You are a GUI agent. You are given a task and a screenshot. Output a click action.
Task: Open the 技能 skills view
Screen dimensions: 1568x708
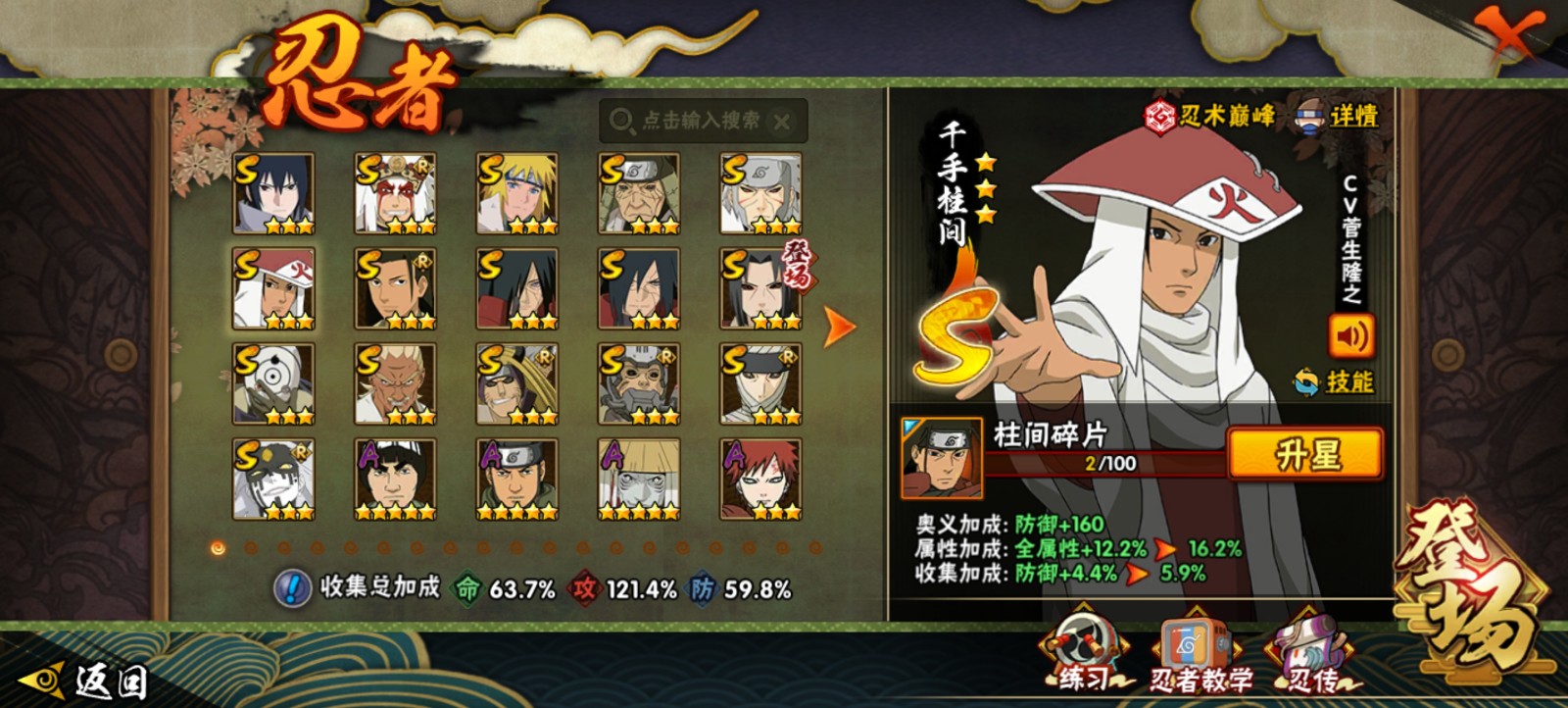(x=1336, y=381)
